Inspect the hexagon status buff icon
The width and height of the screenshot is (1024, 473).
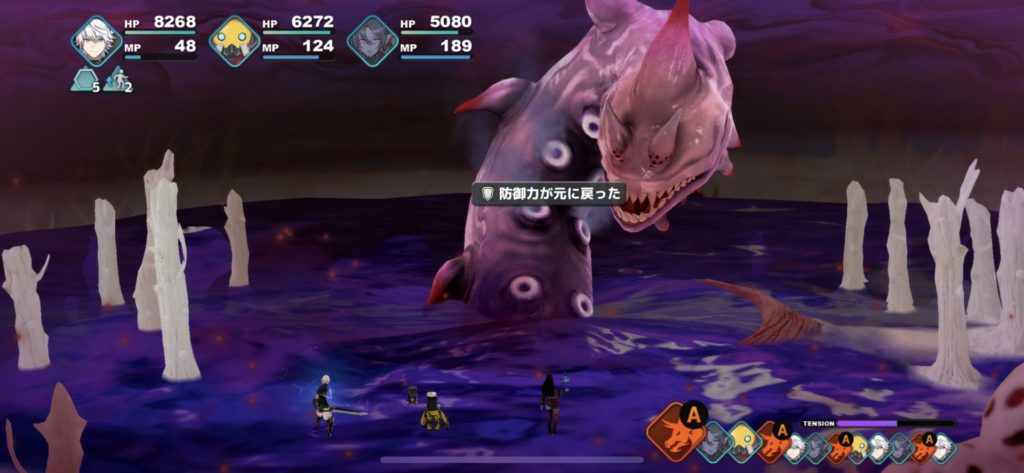point(83,80)
